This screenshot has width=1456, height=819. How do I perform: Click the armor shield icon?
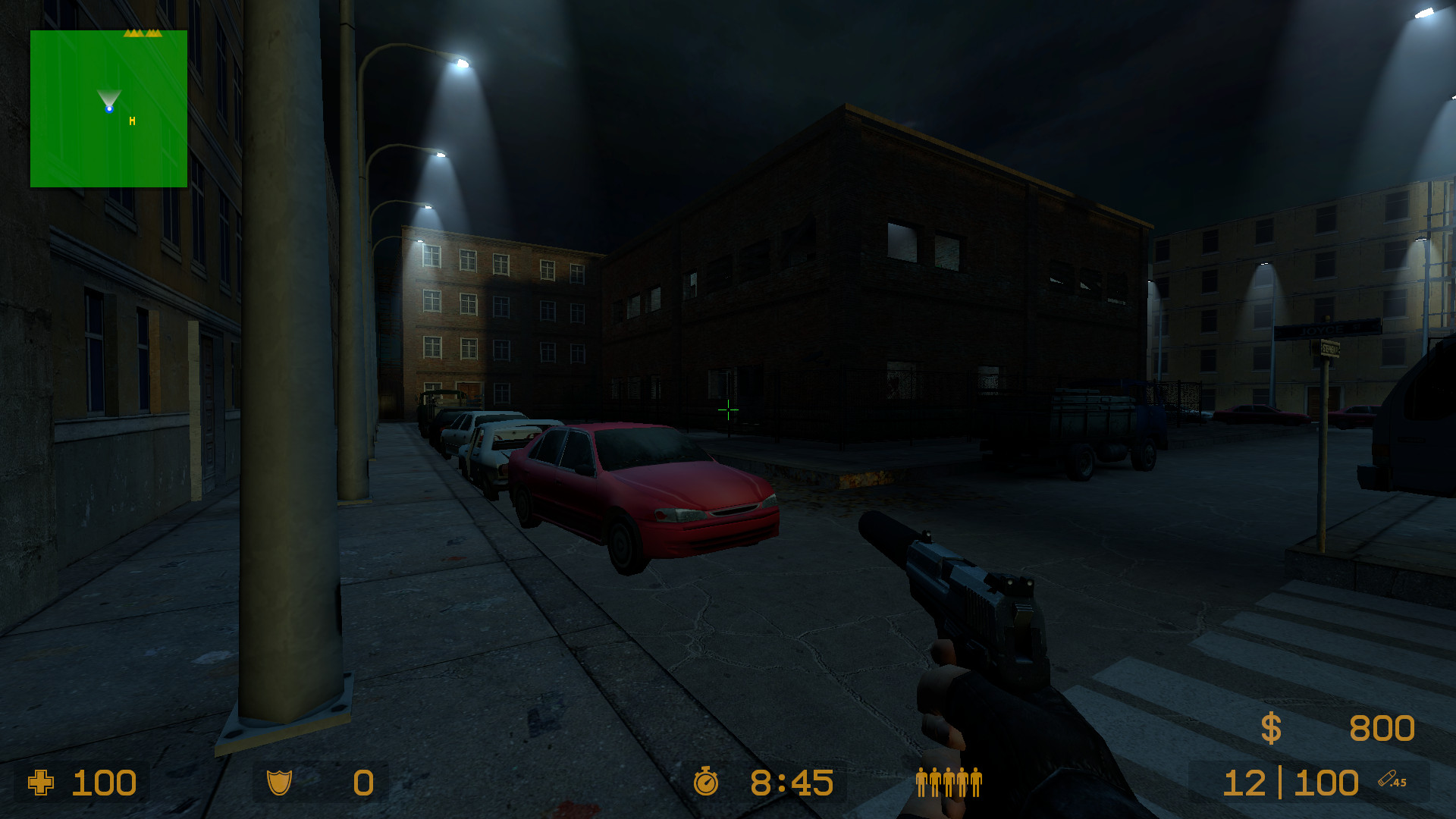pyautogui.click(x=279, y=782)
